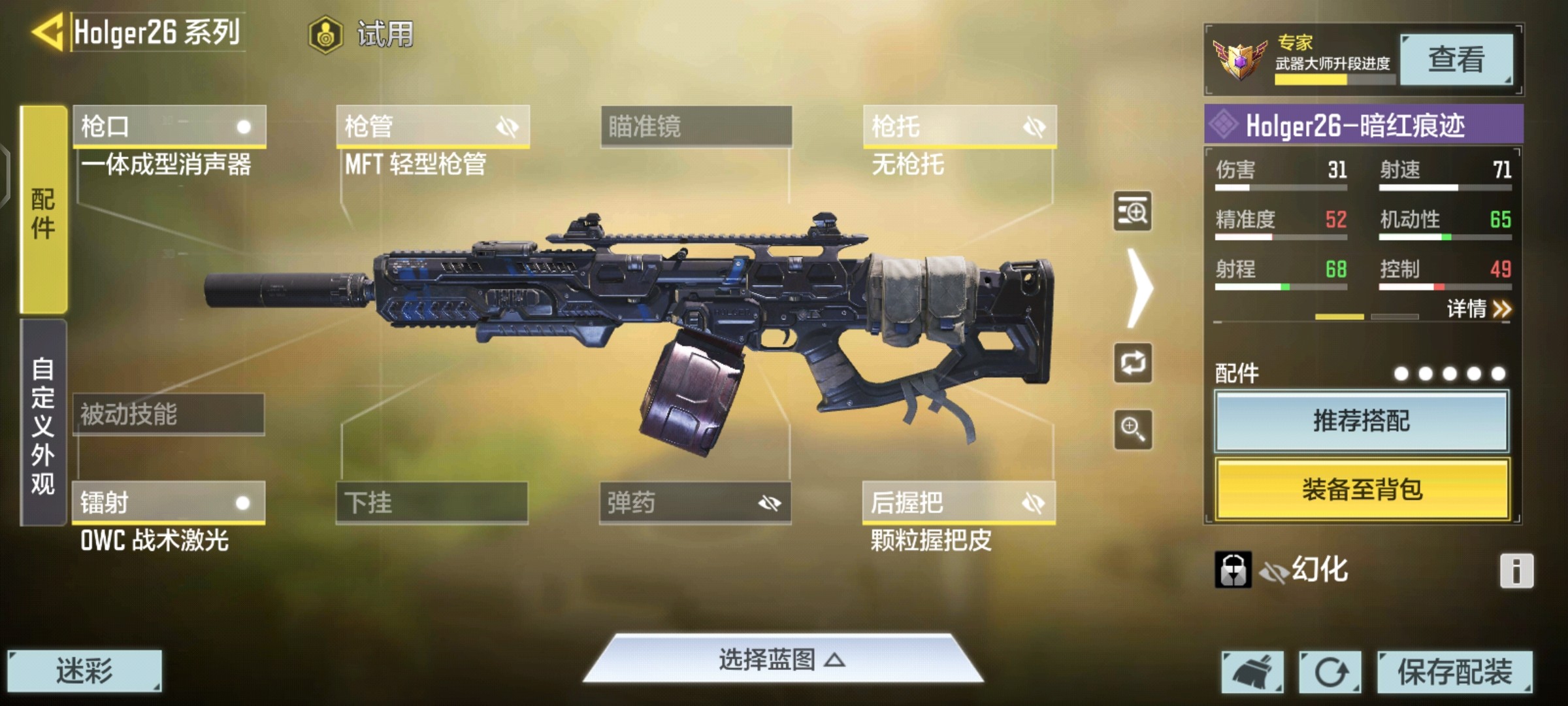
Task: Click the 查看 weapon mastery button
Action: (1456, 60)
